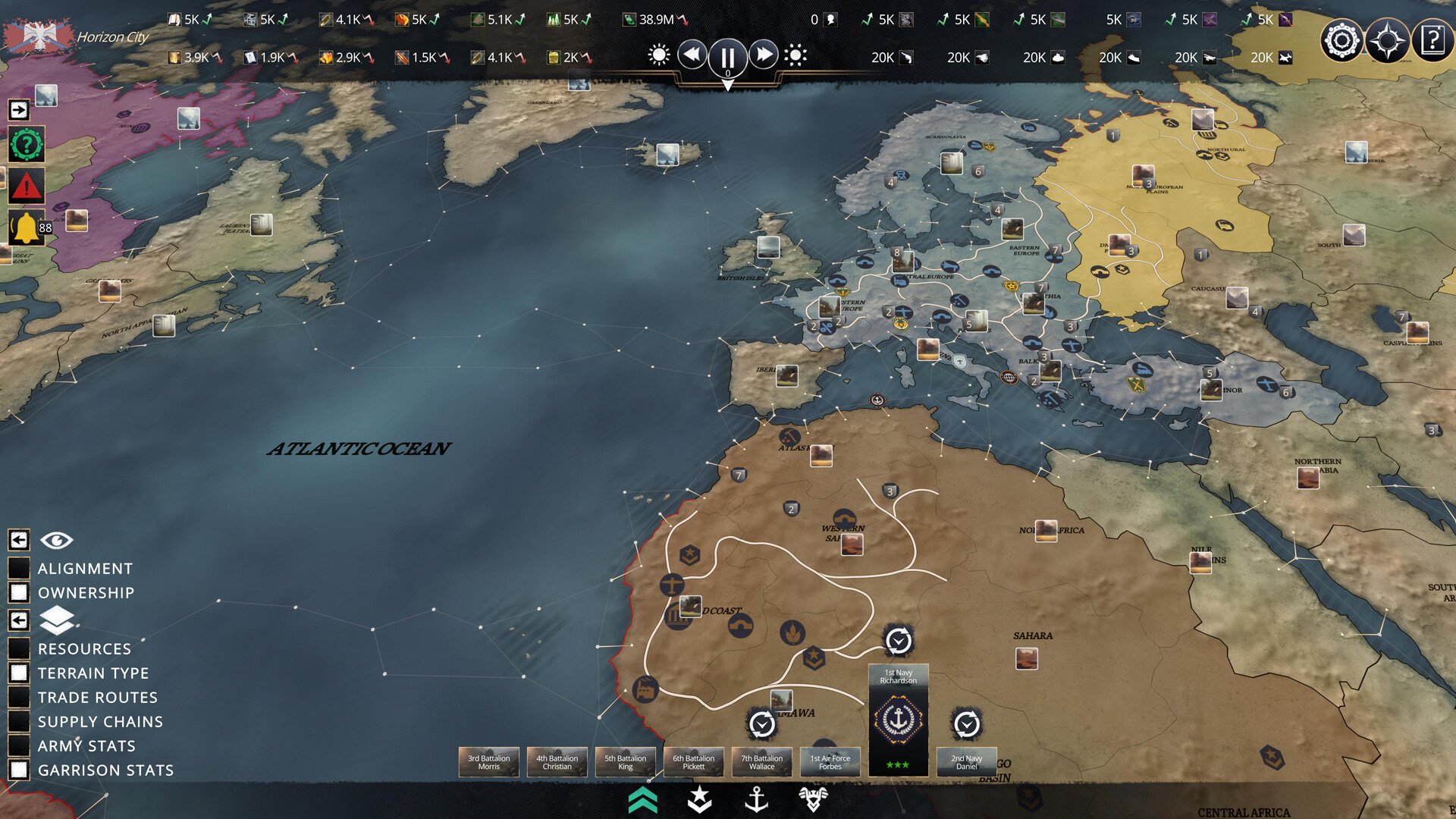Screen dimensions: 1456x819
Task: Choose the 1st Air Force Forbes card
Action: point(830,762)
